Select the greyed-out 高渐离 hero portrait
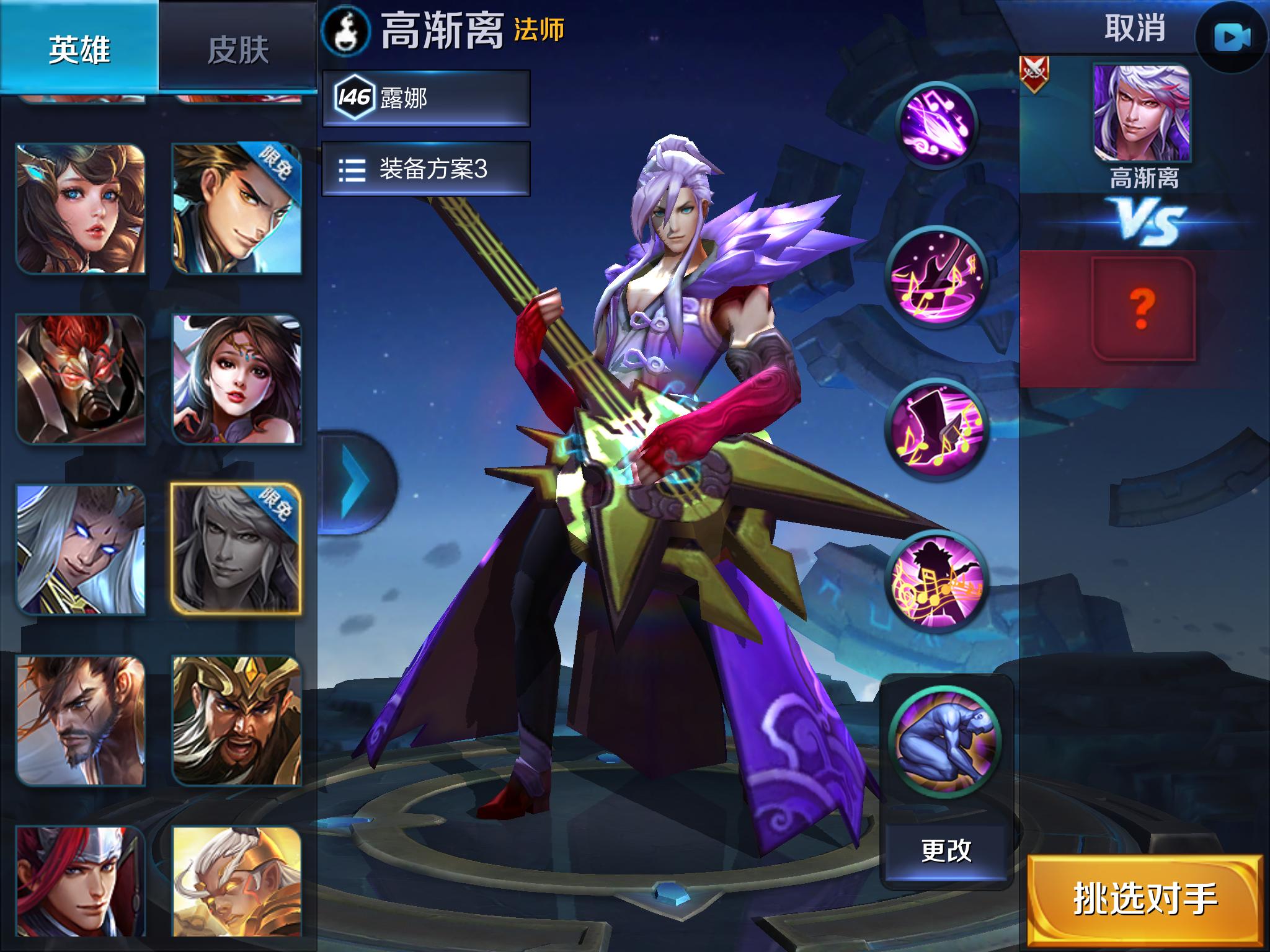Screen dimensions: 1270x952 tap(236, 550)
